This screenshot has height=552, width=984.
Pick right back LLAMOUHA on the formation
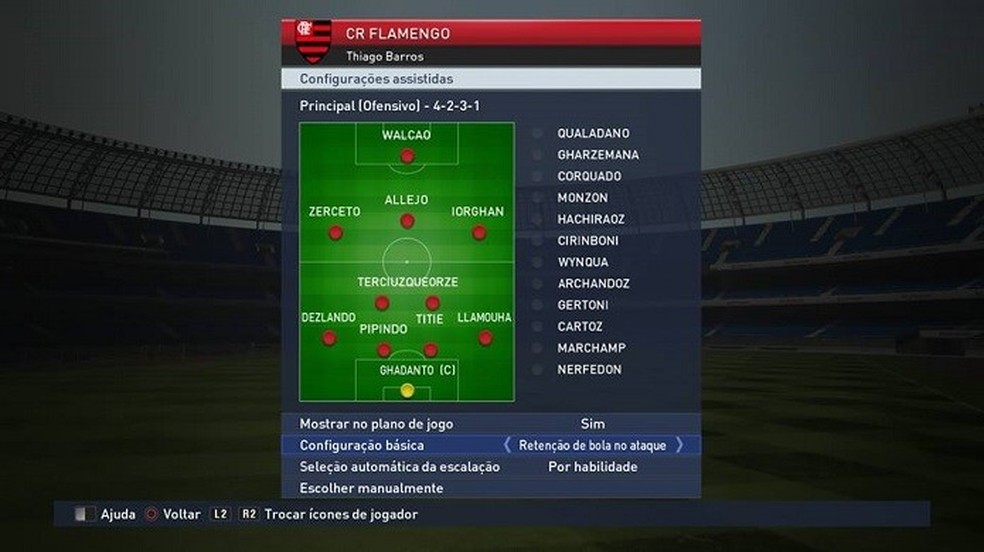485,338
